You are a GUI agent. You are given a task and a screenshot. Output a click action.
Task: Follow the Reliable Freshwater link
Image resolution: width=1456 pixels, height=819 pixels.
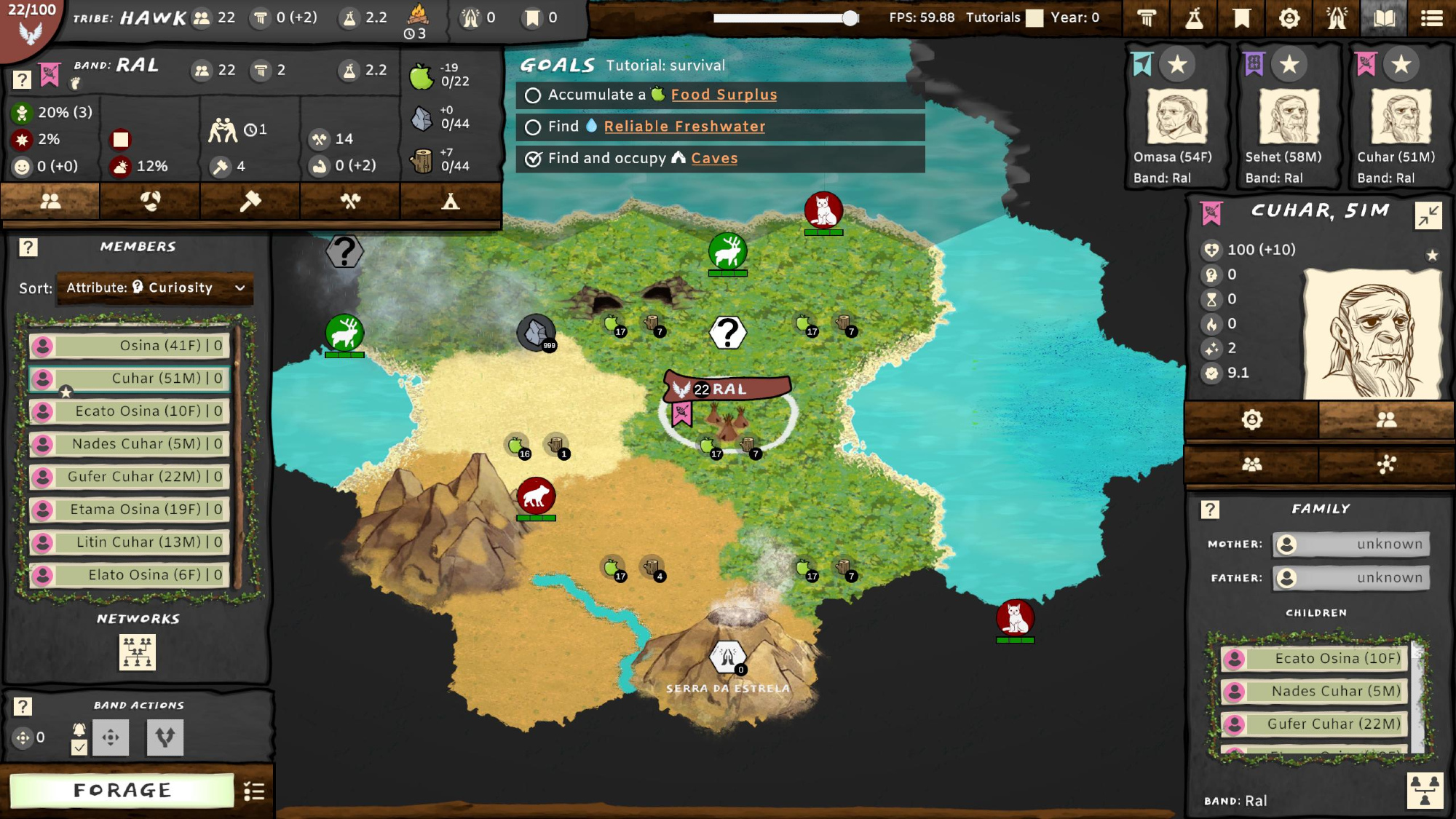coord(684,127)
